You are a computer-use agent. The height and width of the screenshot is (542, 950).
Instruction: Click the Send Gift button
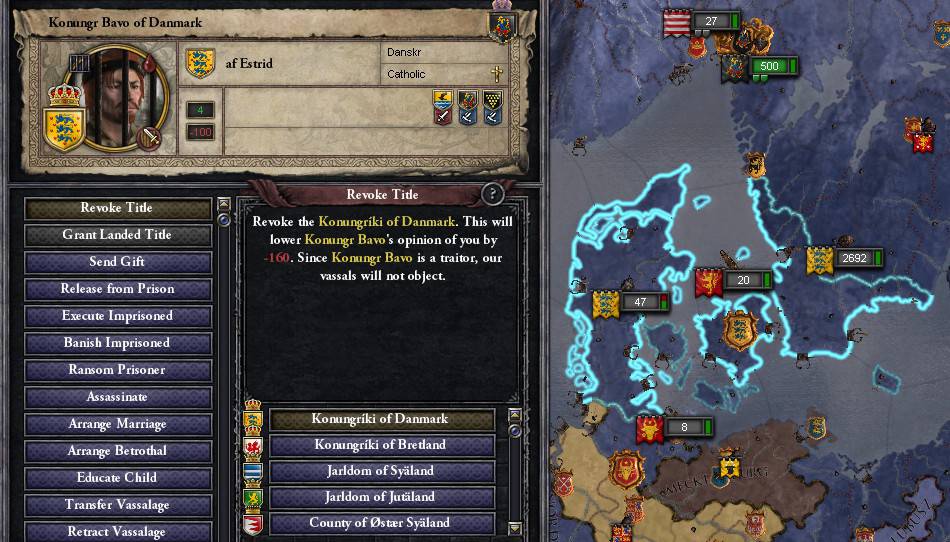[117, 262]
